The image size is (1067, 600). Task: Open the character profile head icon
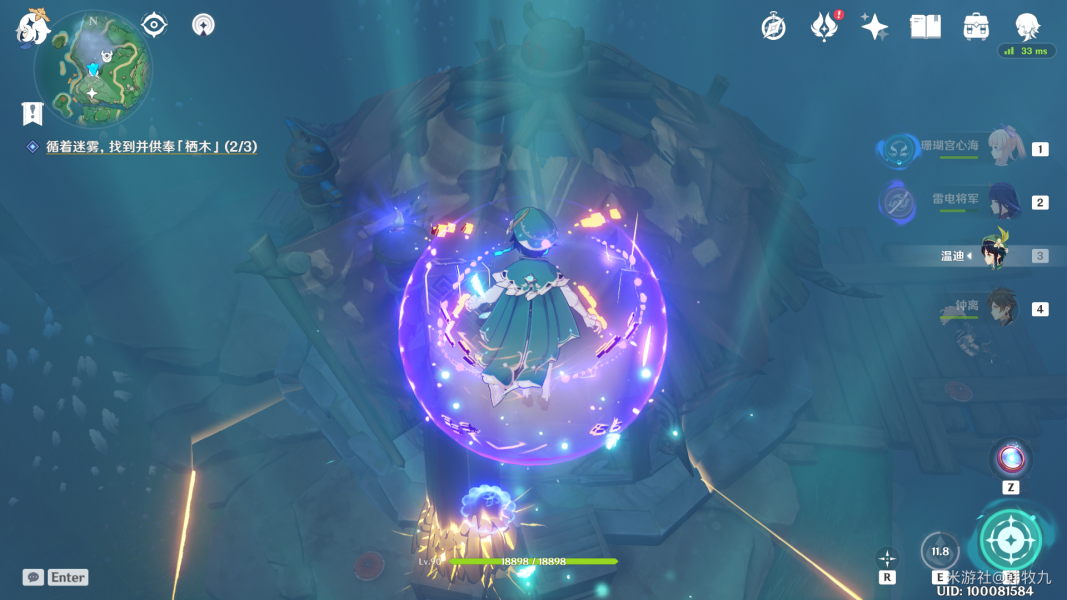pyautogui.click(x=1027, y=27)
